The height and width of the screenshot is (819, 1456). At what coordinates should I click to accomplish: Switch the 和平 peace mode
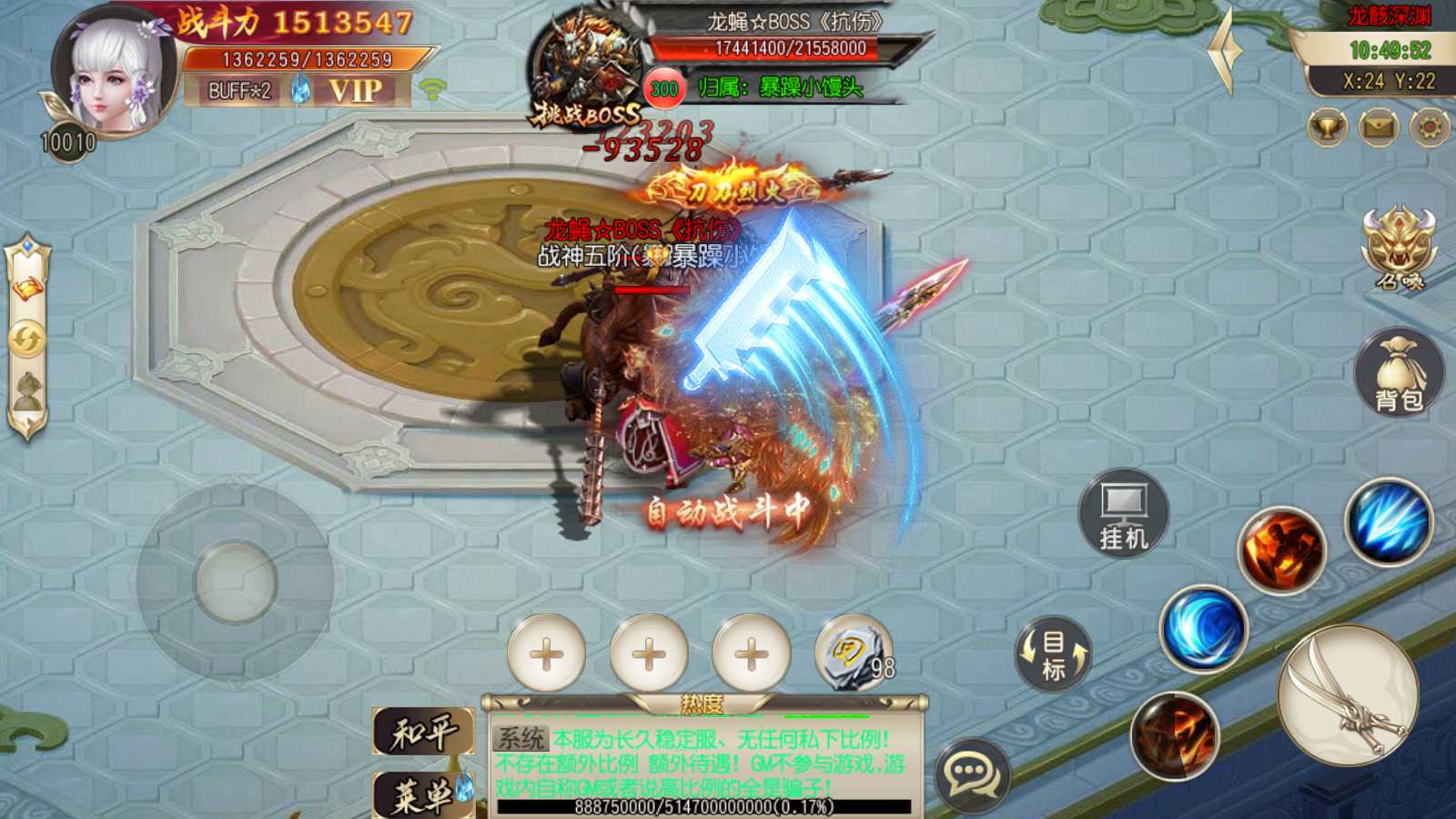coord(423,732)
